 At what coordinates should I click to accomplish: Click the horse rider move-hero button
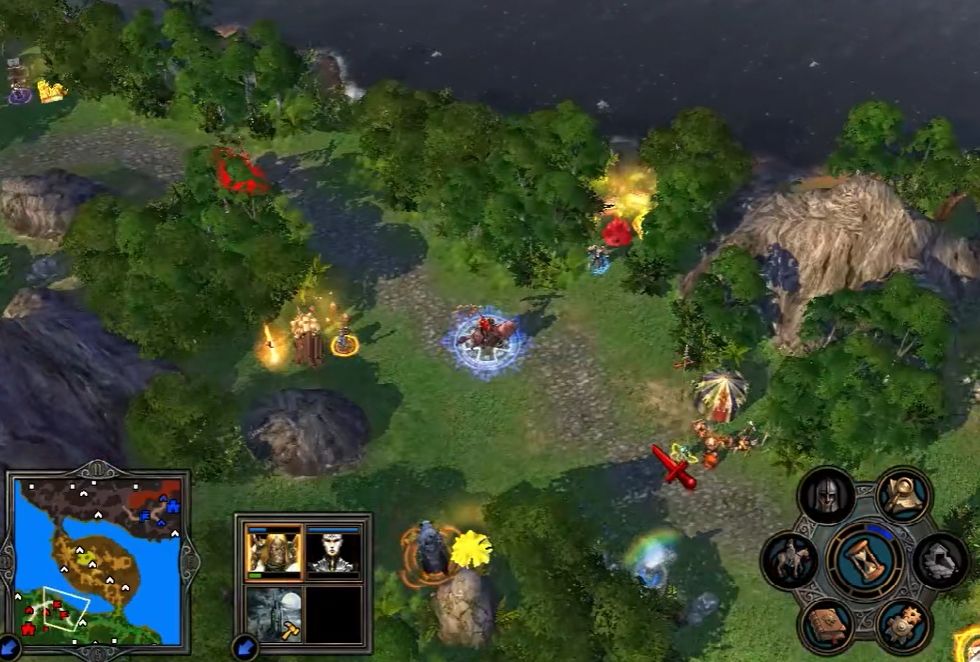tap(789, 559)
